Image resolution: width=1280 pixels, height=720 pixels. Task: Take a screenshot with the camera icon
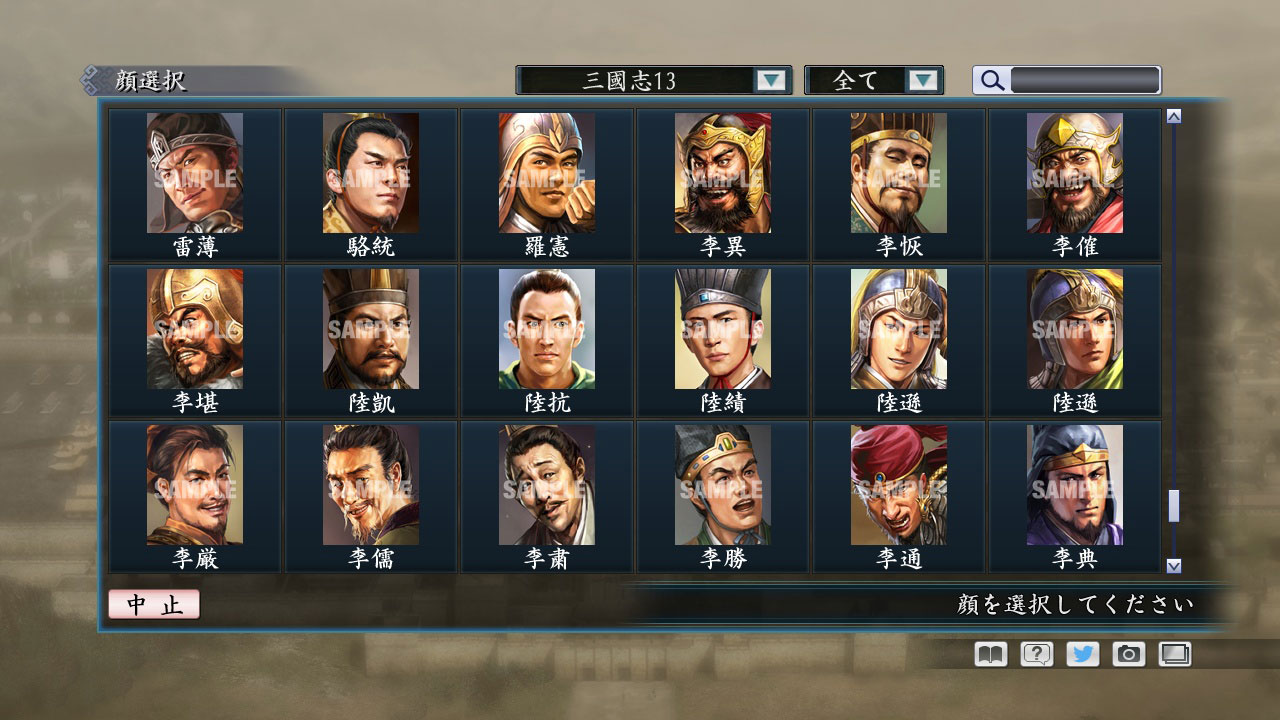pyautogui.click(x=1128, y=655)
